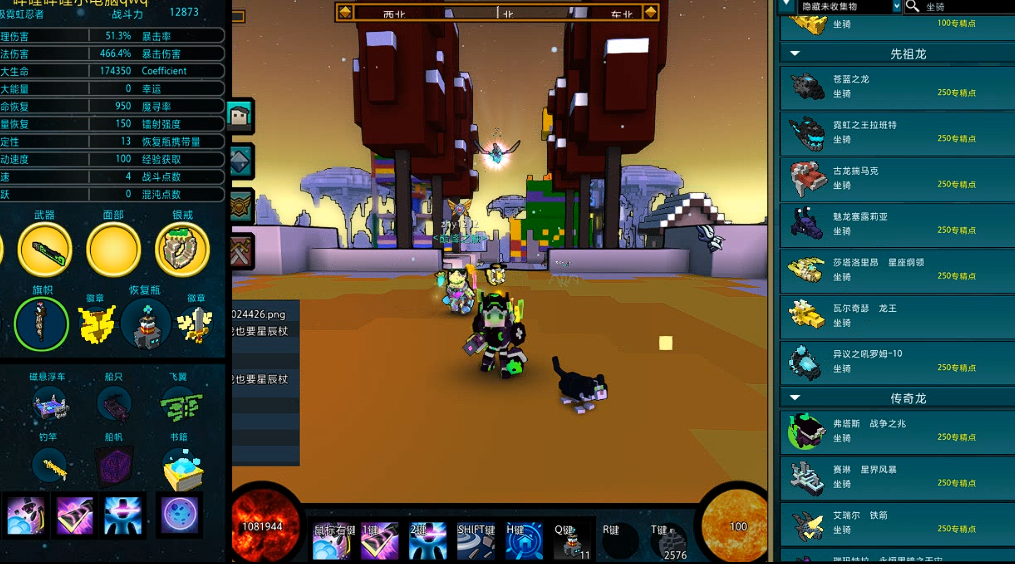
Task: Choose the fishing pole (钓竿) slot
Action: [50, 465]
